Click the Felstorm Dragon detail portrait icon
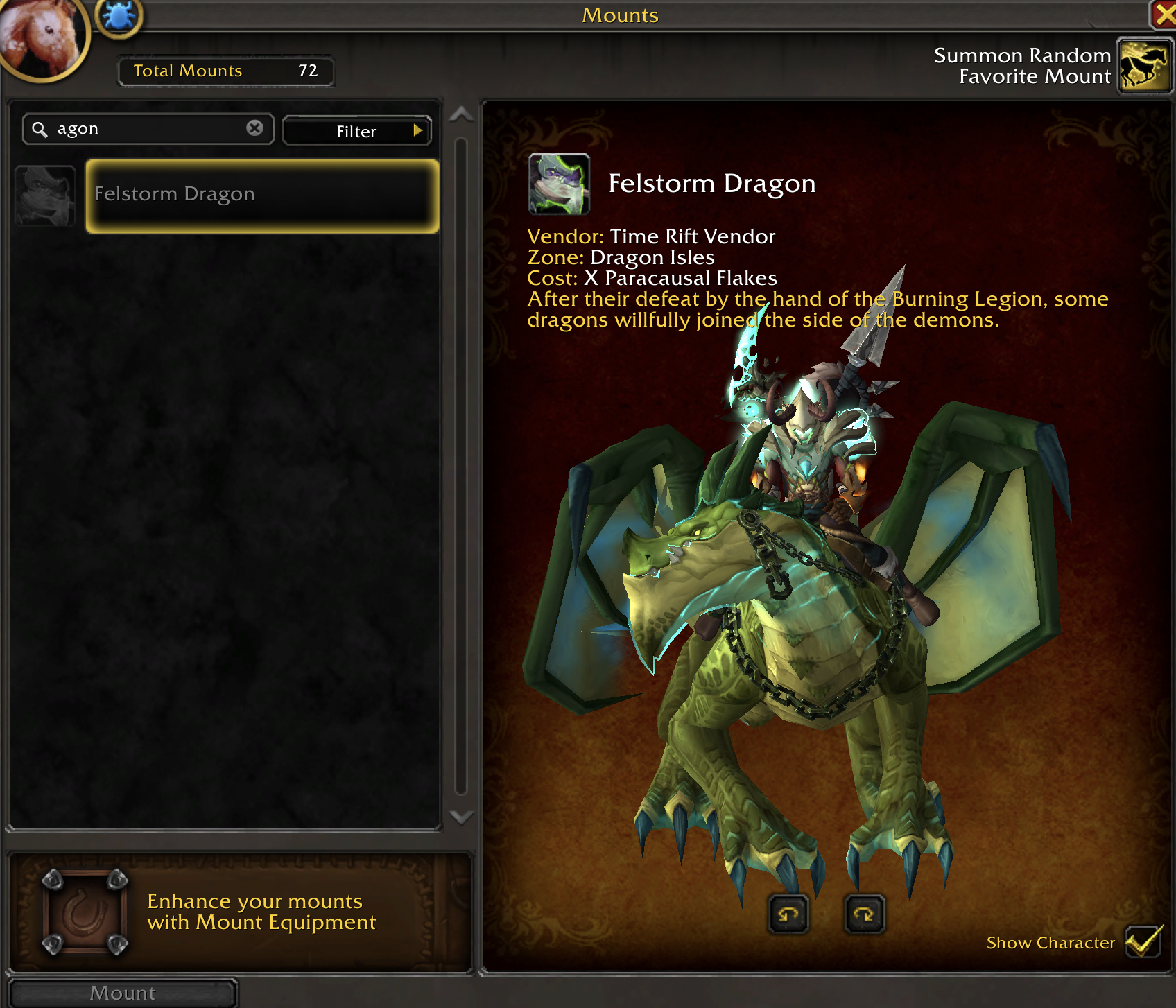Screen dimensions: 1176x1008 coord(559,184)
